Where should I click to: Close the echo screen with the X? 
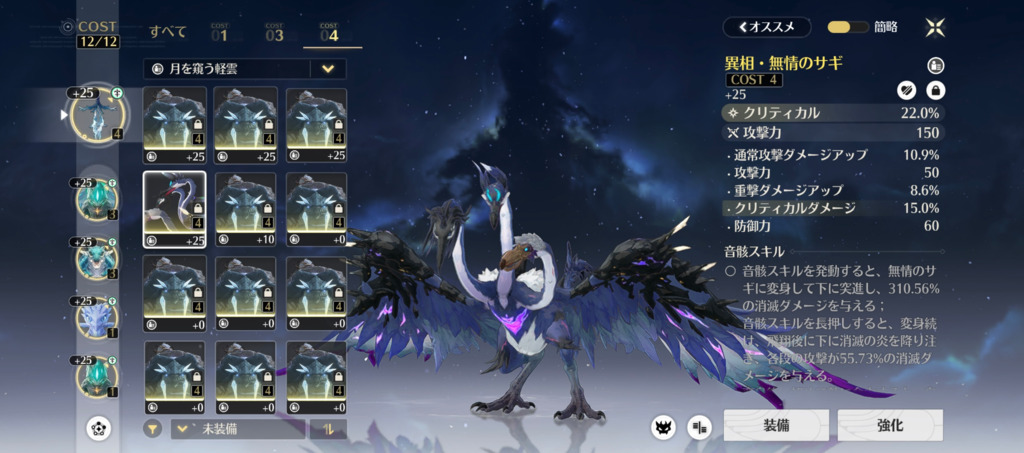coord(935,27)
